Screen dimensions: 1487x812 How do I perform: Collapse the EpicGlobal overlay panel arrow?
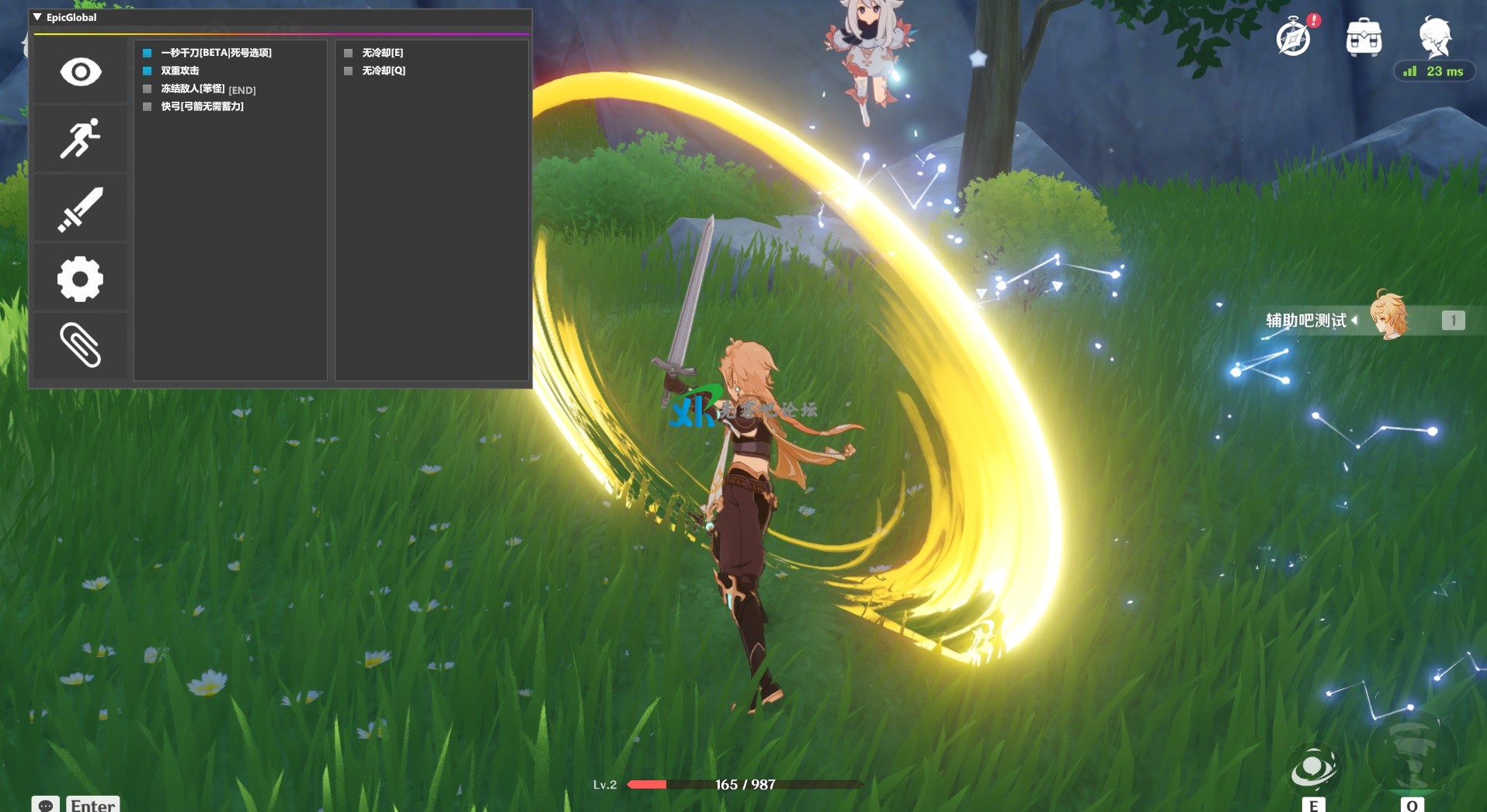[x=37, y=17]
